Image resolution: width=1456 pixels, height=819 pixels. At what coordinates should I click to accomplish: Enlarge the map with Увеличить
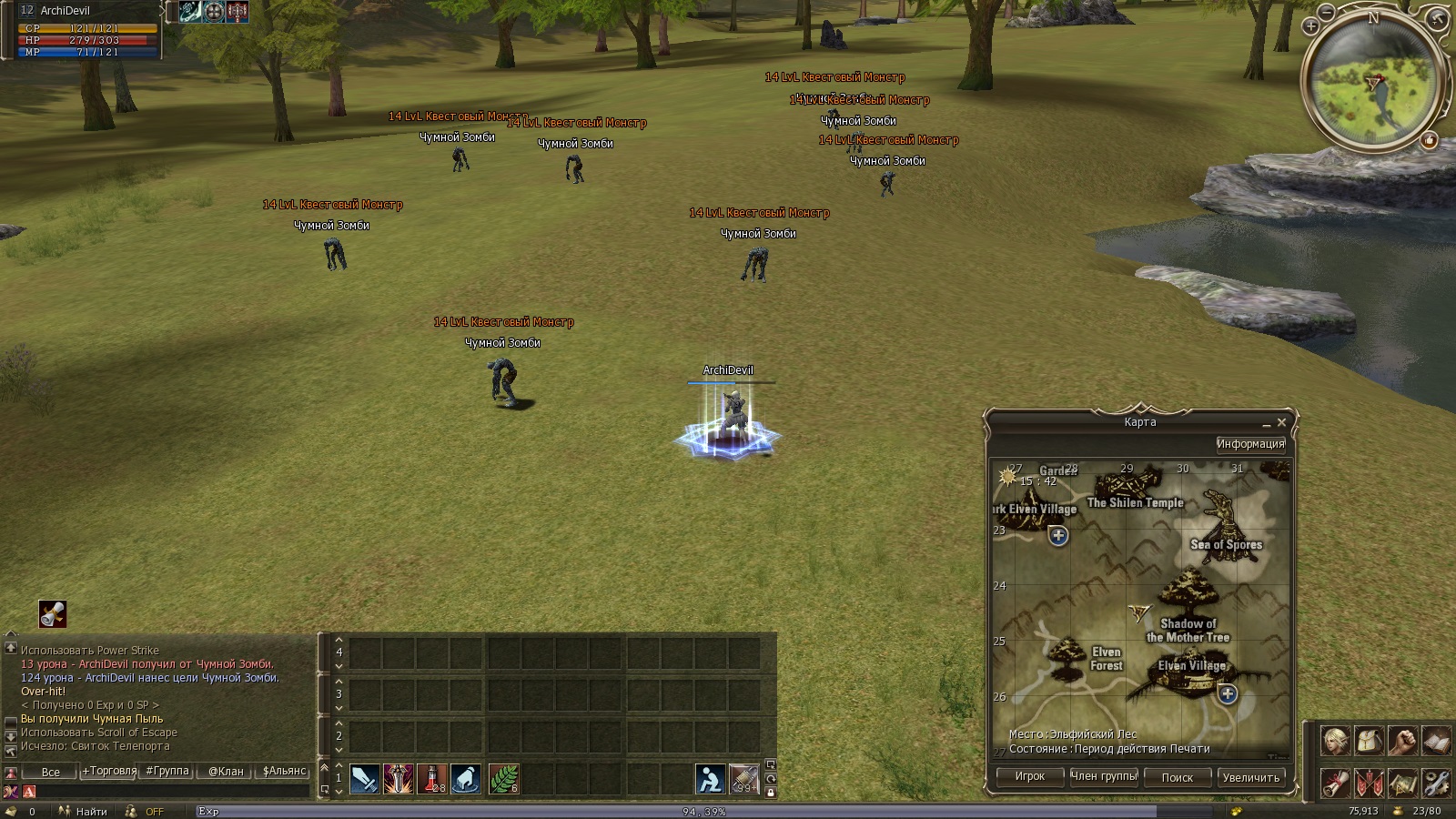[1250, 777]
